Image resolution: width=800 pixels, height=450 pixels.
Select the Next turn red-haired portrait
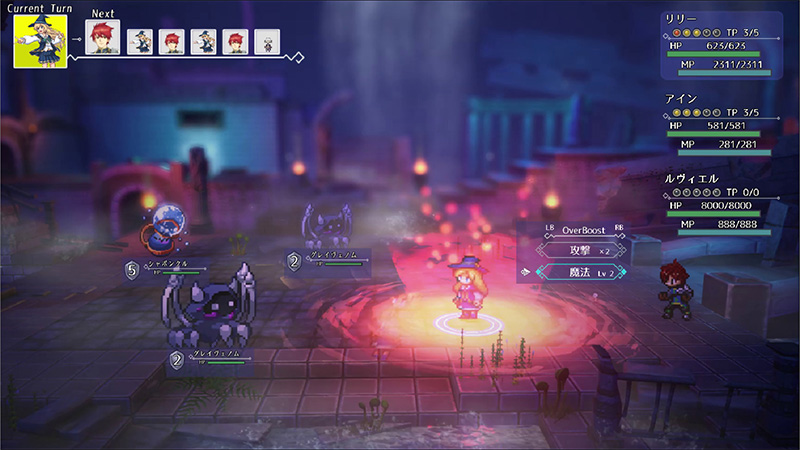click(x=103, y=39)
